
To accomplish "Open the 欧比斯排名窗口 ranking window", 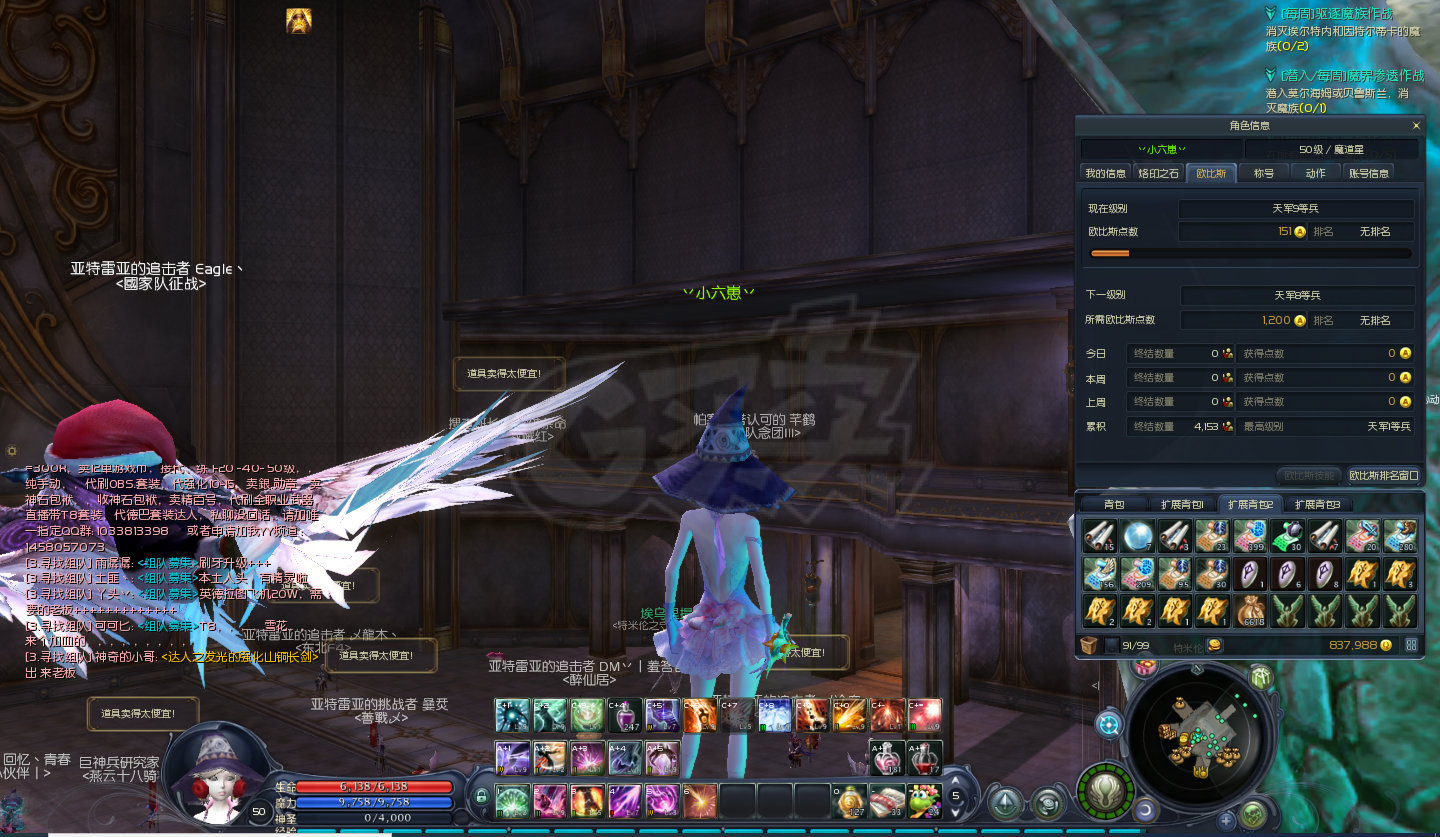I will [x=1383, y=475].
